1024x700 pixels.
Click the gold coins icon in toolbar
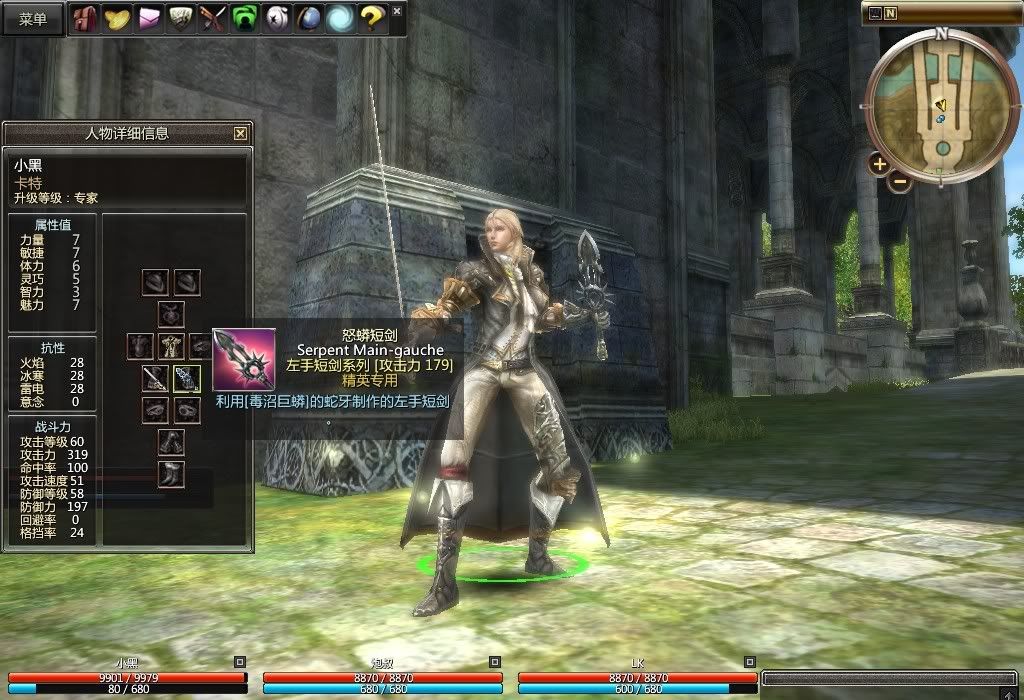(x=117, y=18)
